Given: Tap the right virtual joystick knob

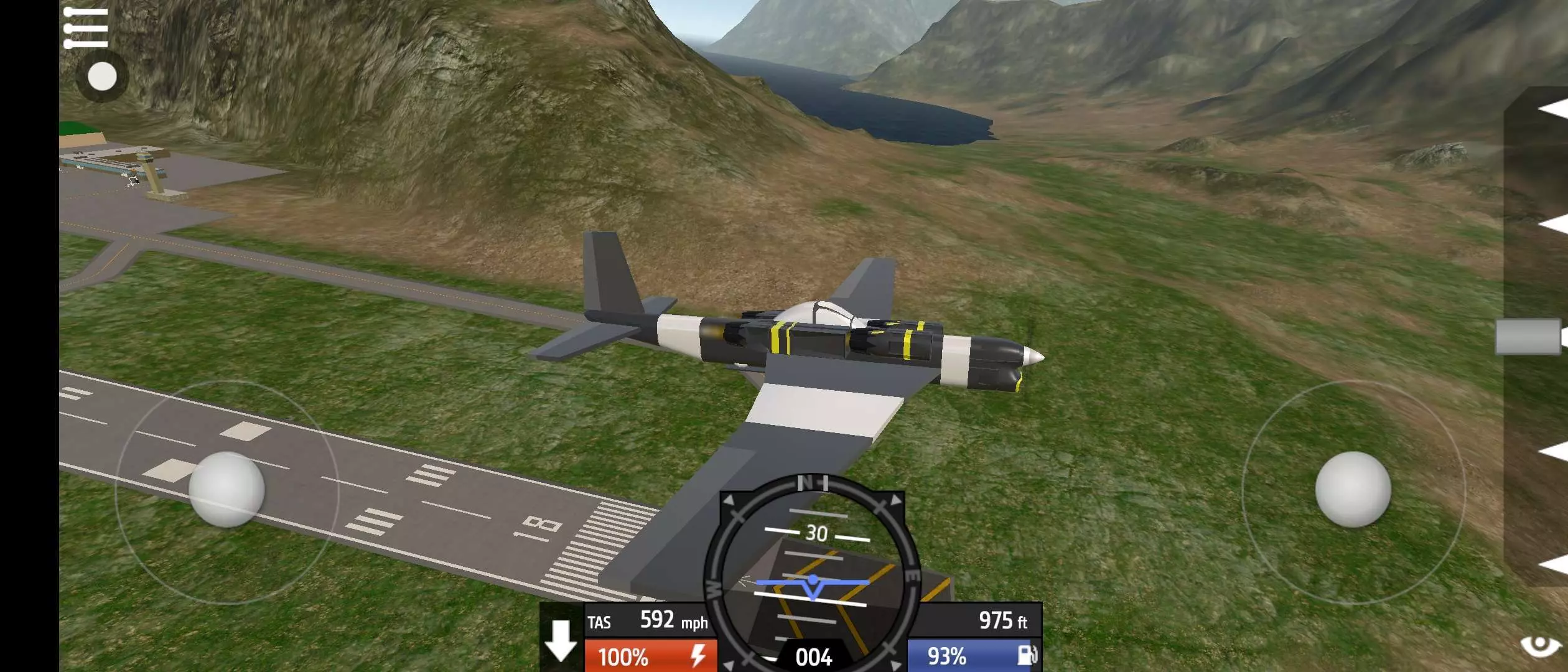Looking at the screenshot, I should tap(1353, 490).
